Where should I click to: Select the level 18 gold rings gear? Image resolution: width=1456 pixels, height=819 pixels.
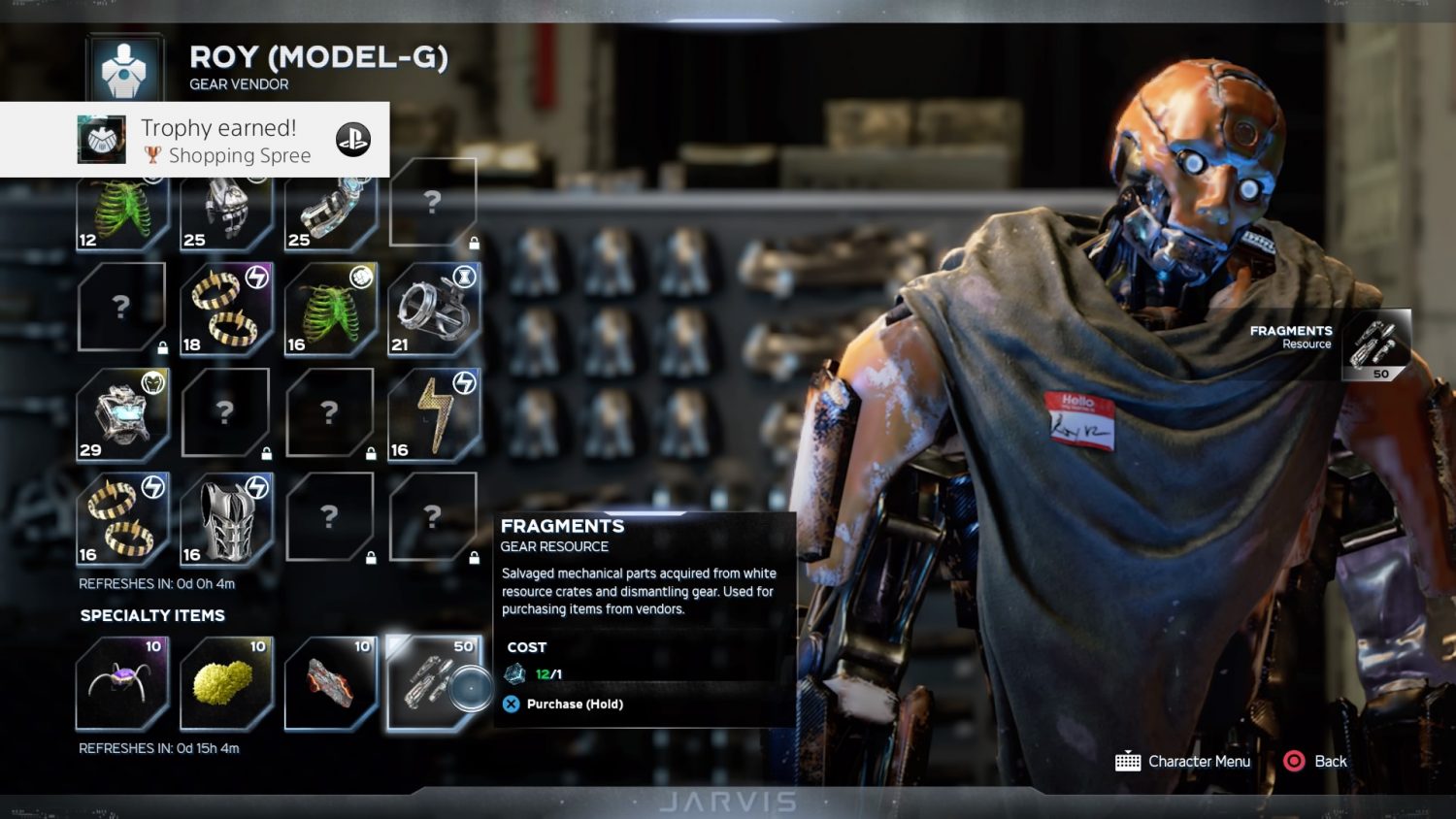point(226,310)
